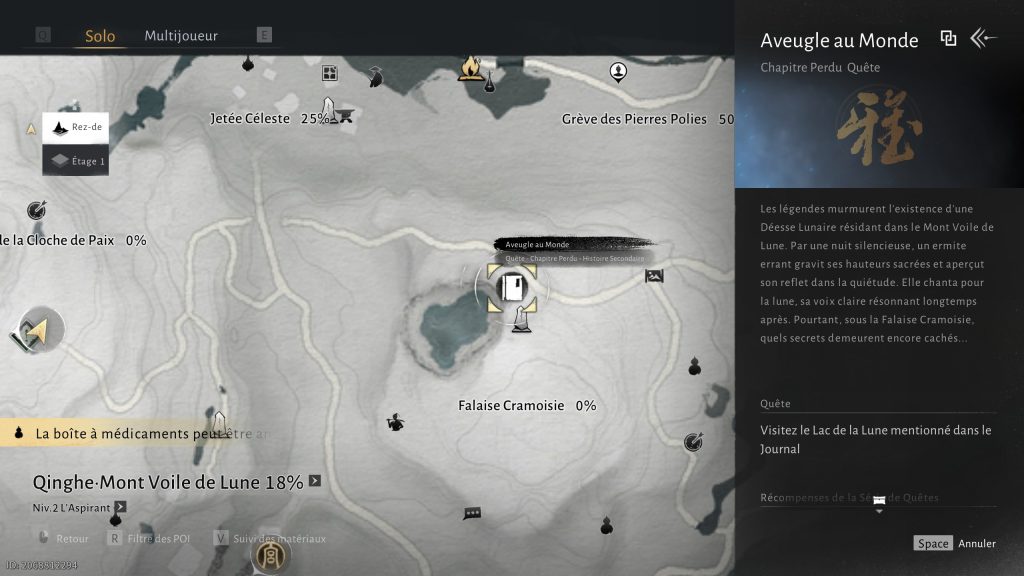The height and width of the screenshot is (576, 1024).
Task: Click the Retour button
Action: pos(72,538)
